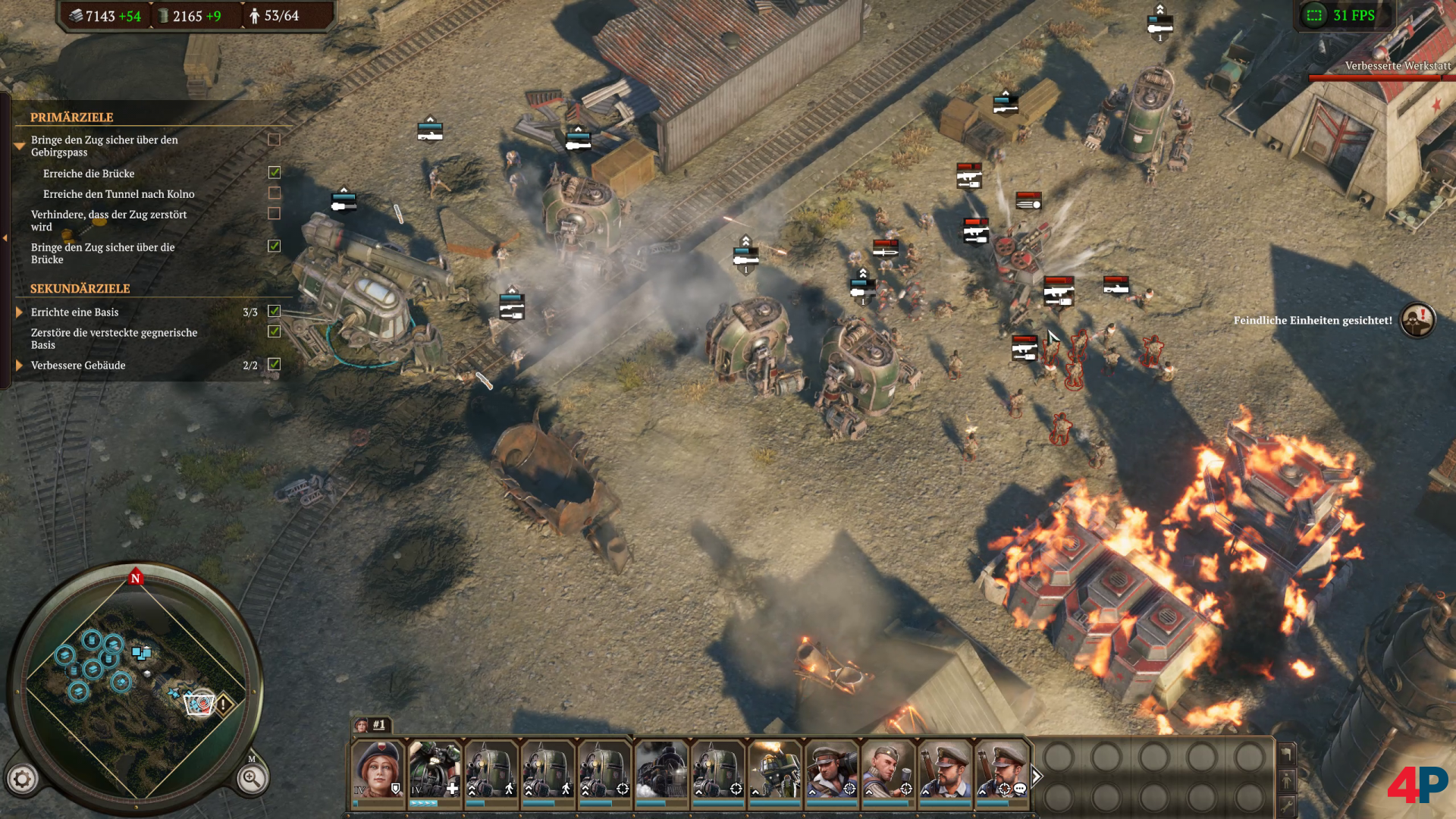Image resolution: width=1456 pixels, height=819 pixels.
Task: Click the minimap magnifier zoom button
Action: [x=252, y=778]
